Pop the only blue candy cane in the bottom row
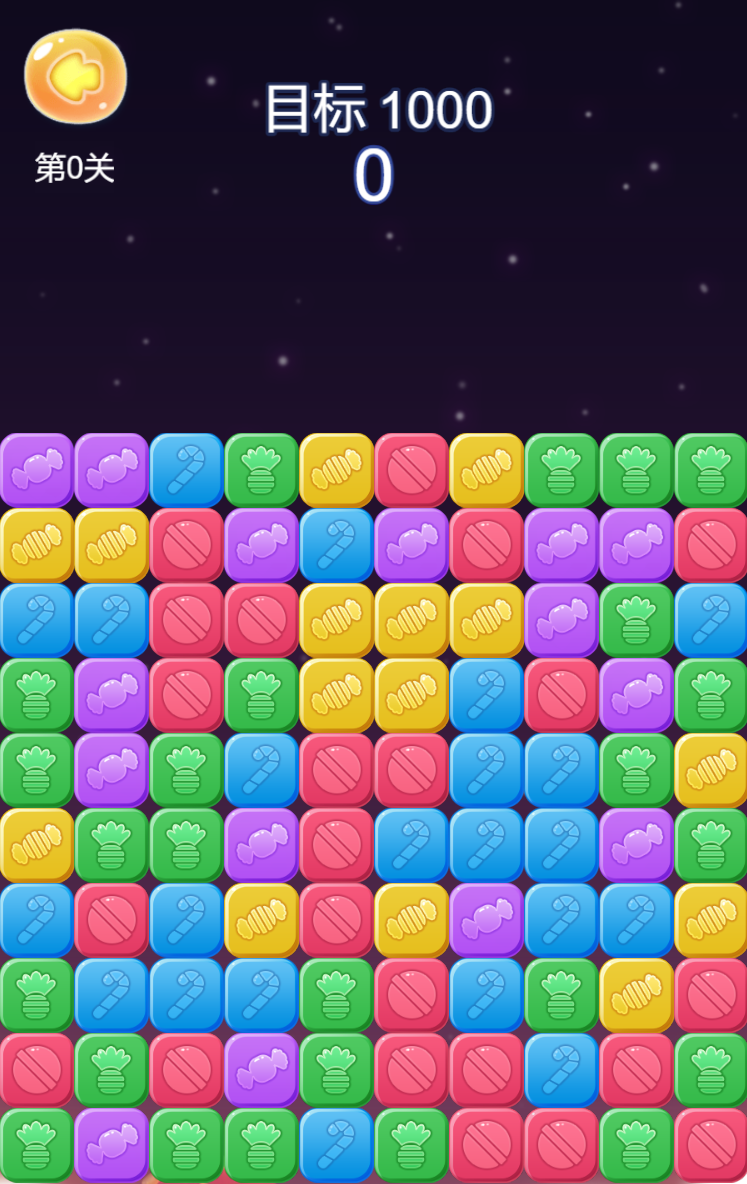The width and height of the screenshot is (747, 1184). pos(336,1144)
